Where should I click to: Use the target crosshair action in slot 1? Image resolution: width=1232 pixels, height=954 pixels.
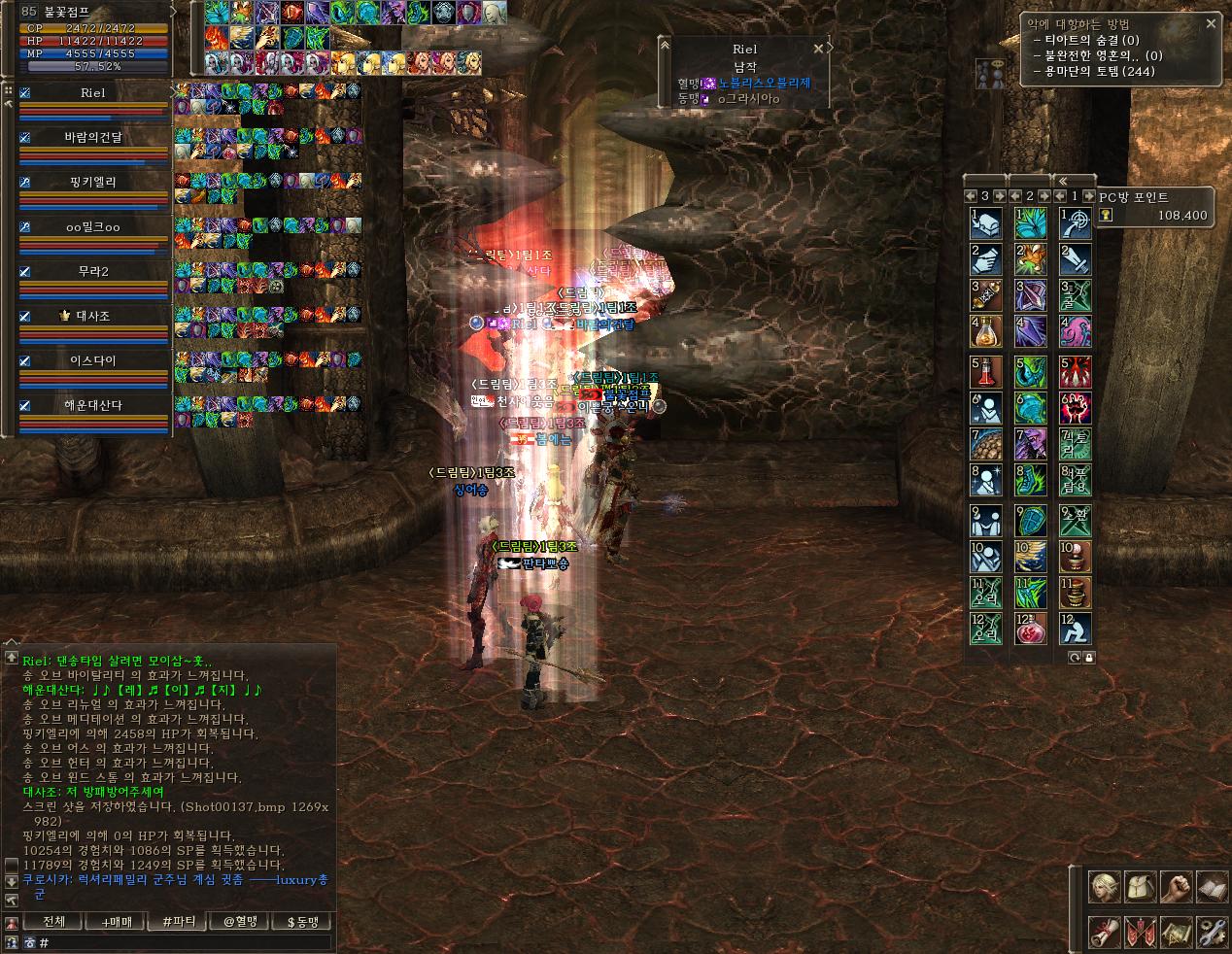pos(1076,223)
